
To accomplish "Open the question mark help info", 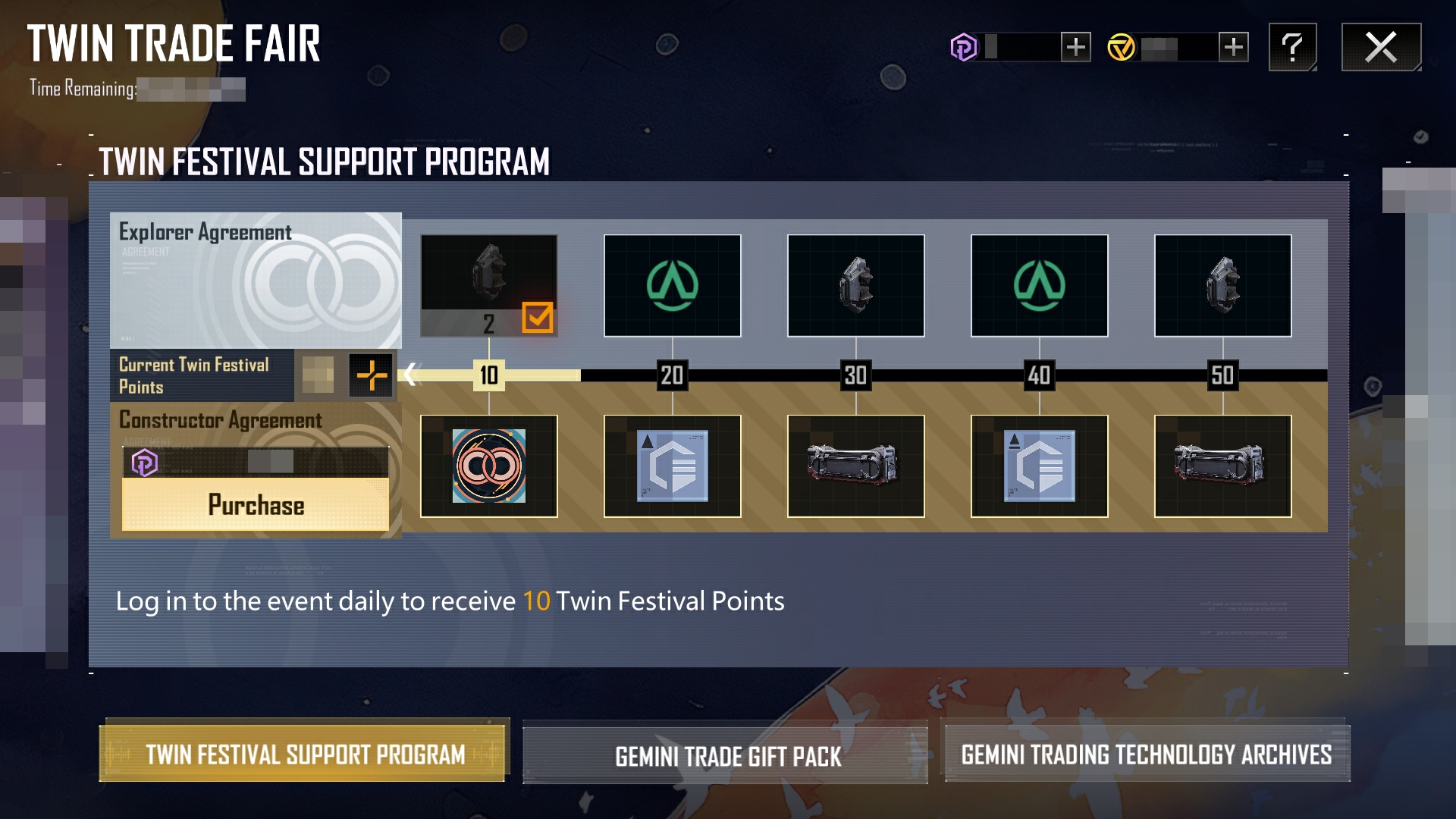I will (x=1292, y=47).
